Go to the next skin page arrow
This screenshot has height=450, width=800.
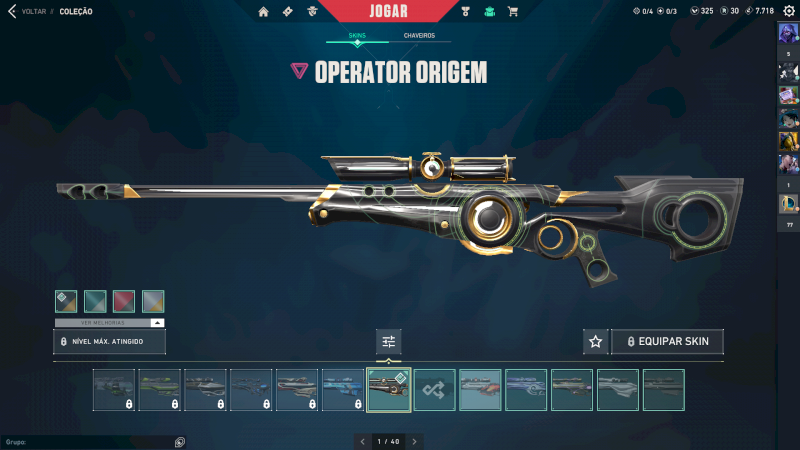(414, 441)
